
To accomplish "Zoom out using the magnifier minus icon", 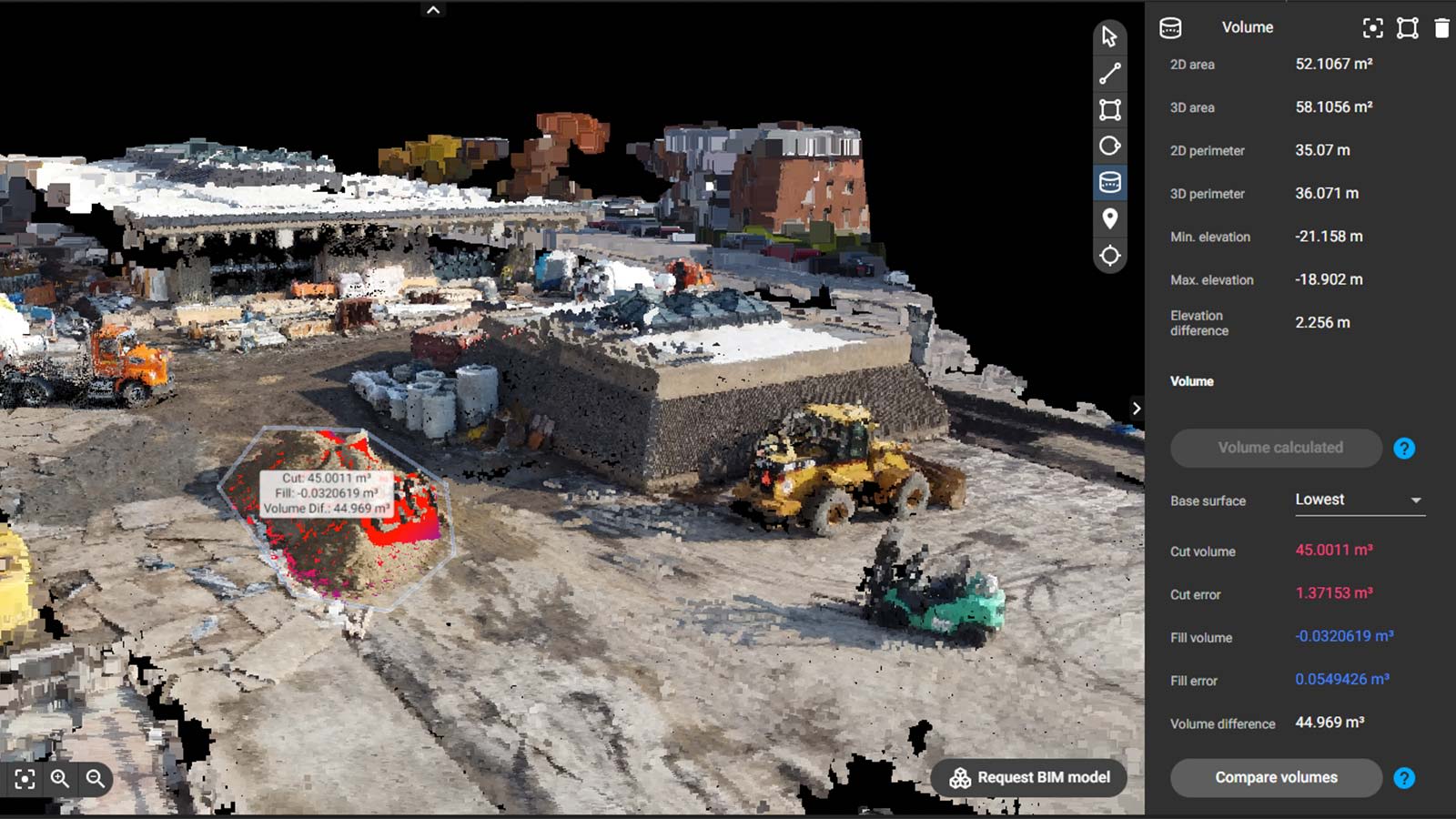I will coord(94,778).
